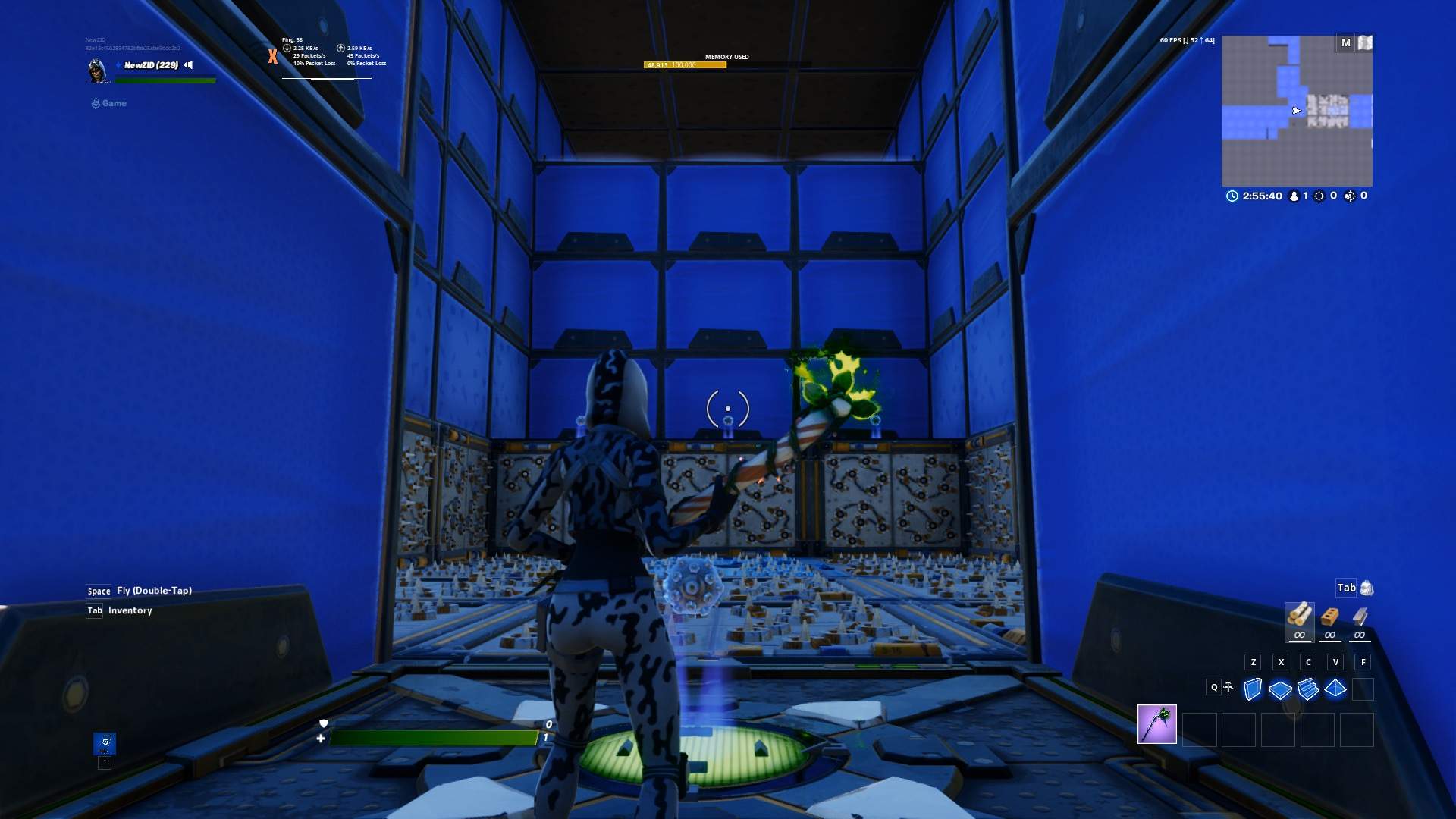Viewport: 1456px width, 819px height.
Task: Select the wall building piece
Action: [1251, 688]
